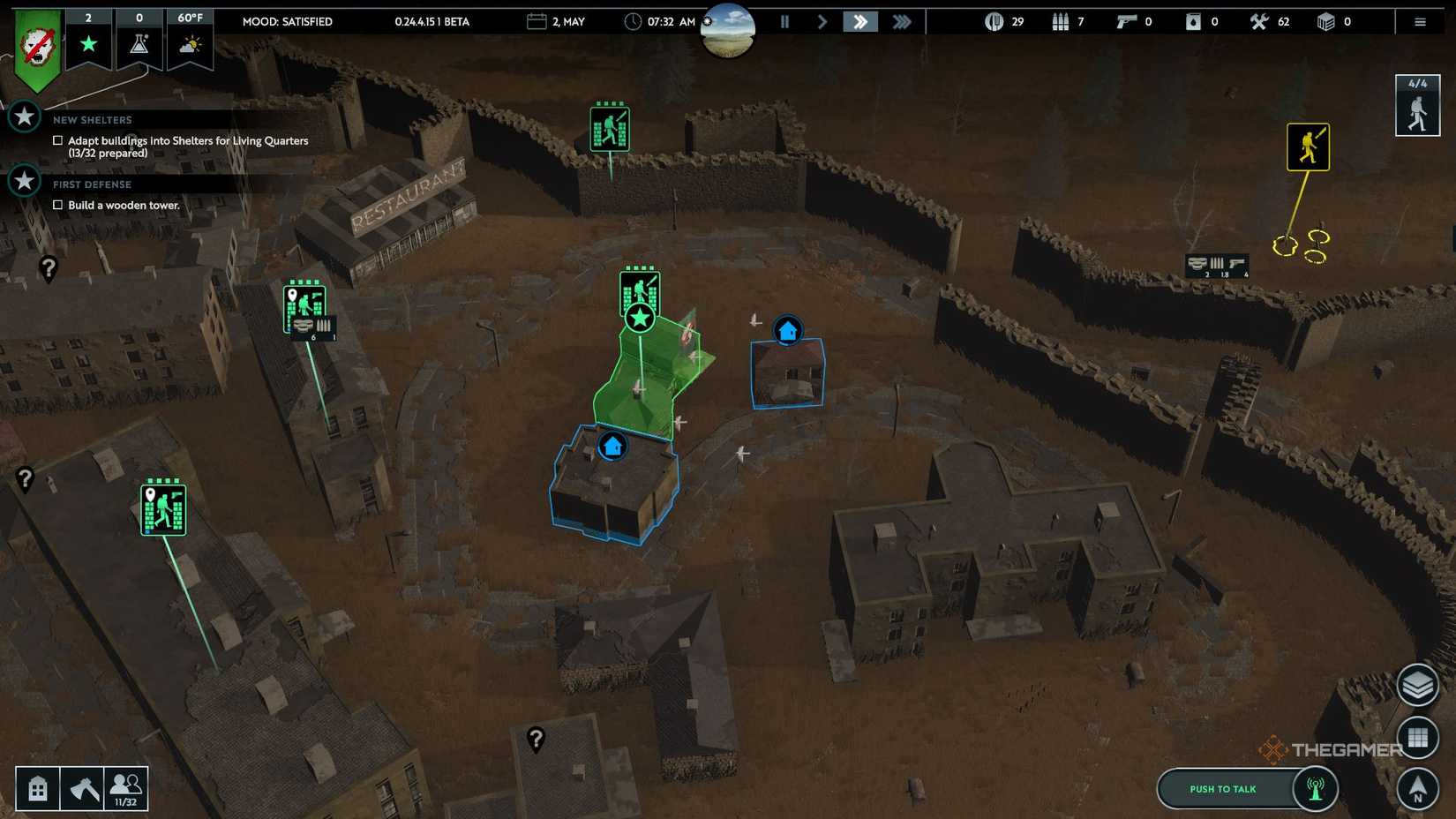Select the axe work-orders icon
Image resolution: width=1456 pixels, height=819 pixels.
pyautogui.click(x=84, y=787)
